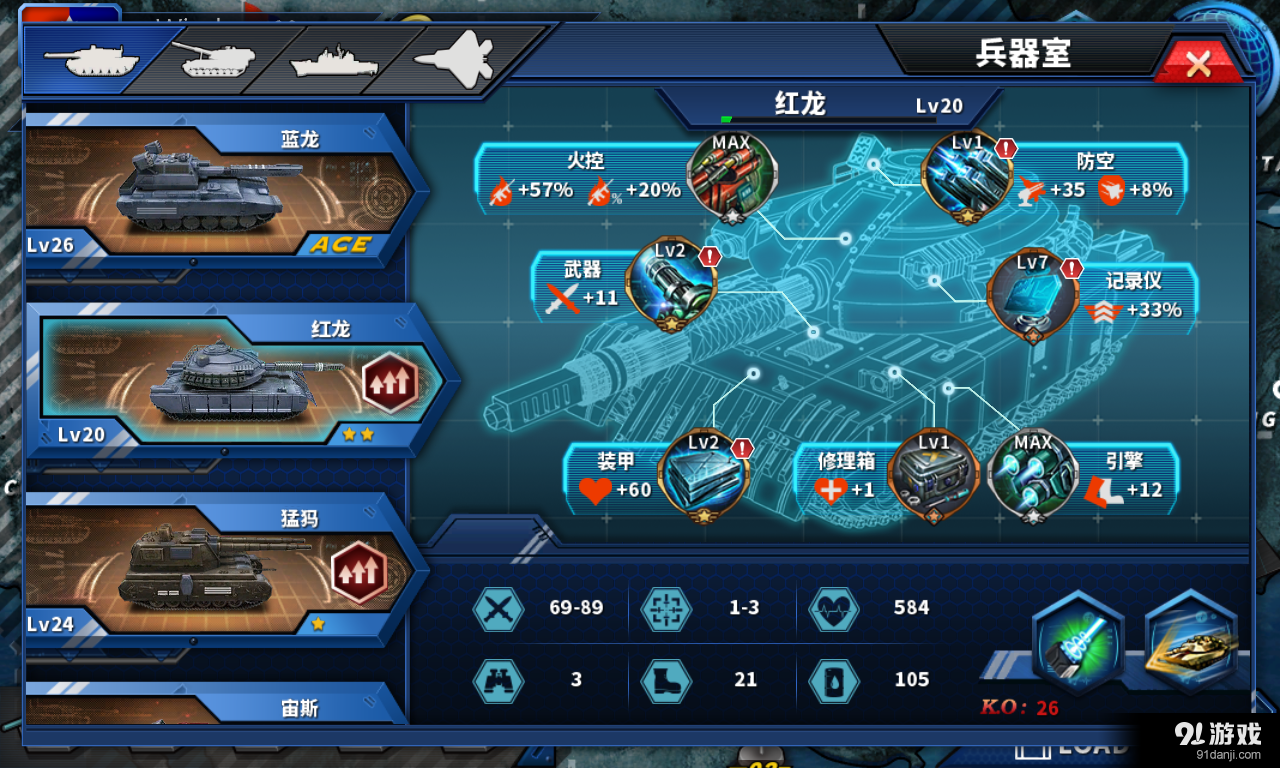Click the upgrade arrows badge on 红龙

click(x=389, y=380)
